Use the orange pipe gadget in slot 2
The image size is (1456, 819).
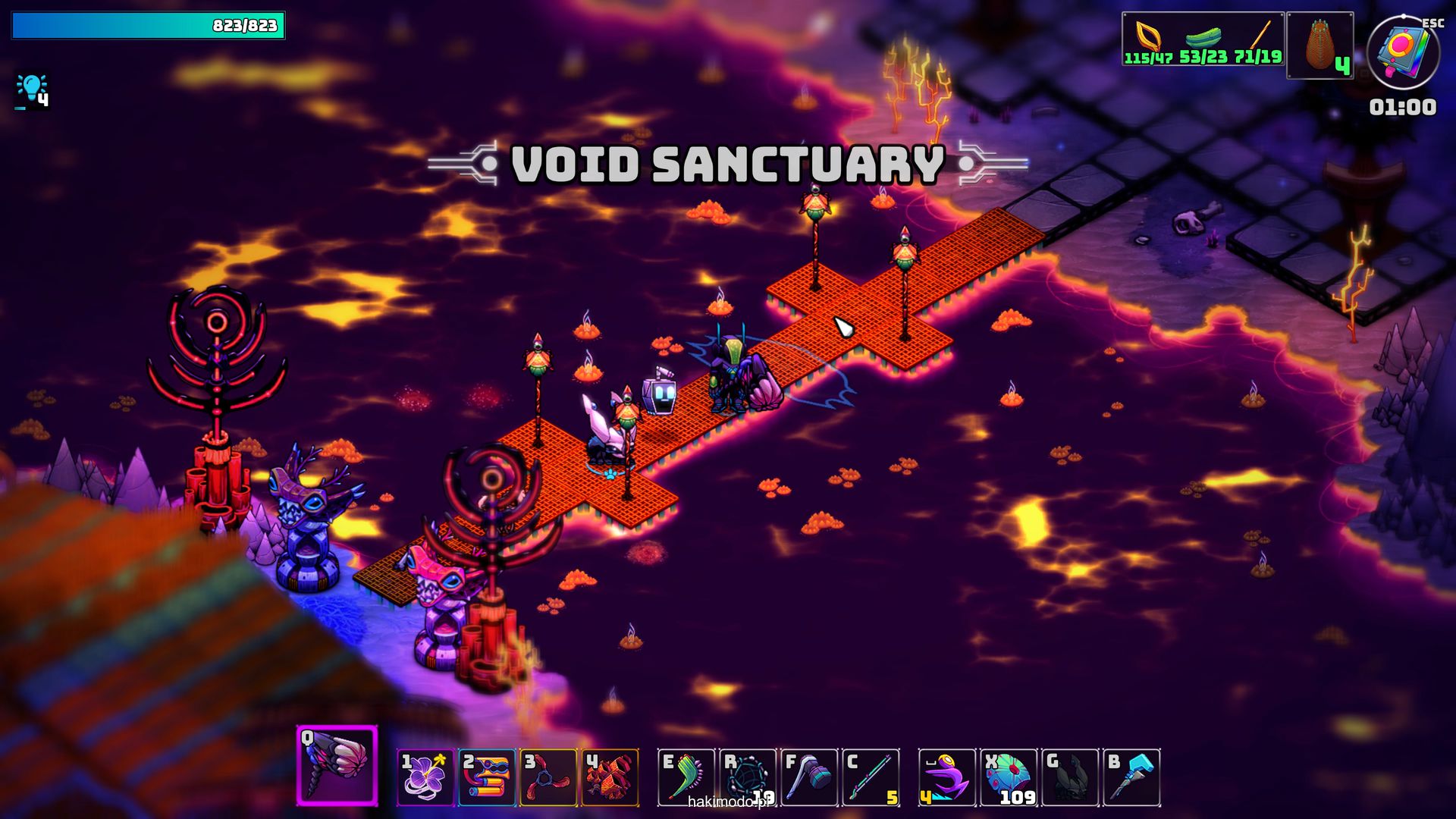(x=487, y=777)
